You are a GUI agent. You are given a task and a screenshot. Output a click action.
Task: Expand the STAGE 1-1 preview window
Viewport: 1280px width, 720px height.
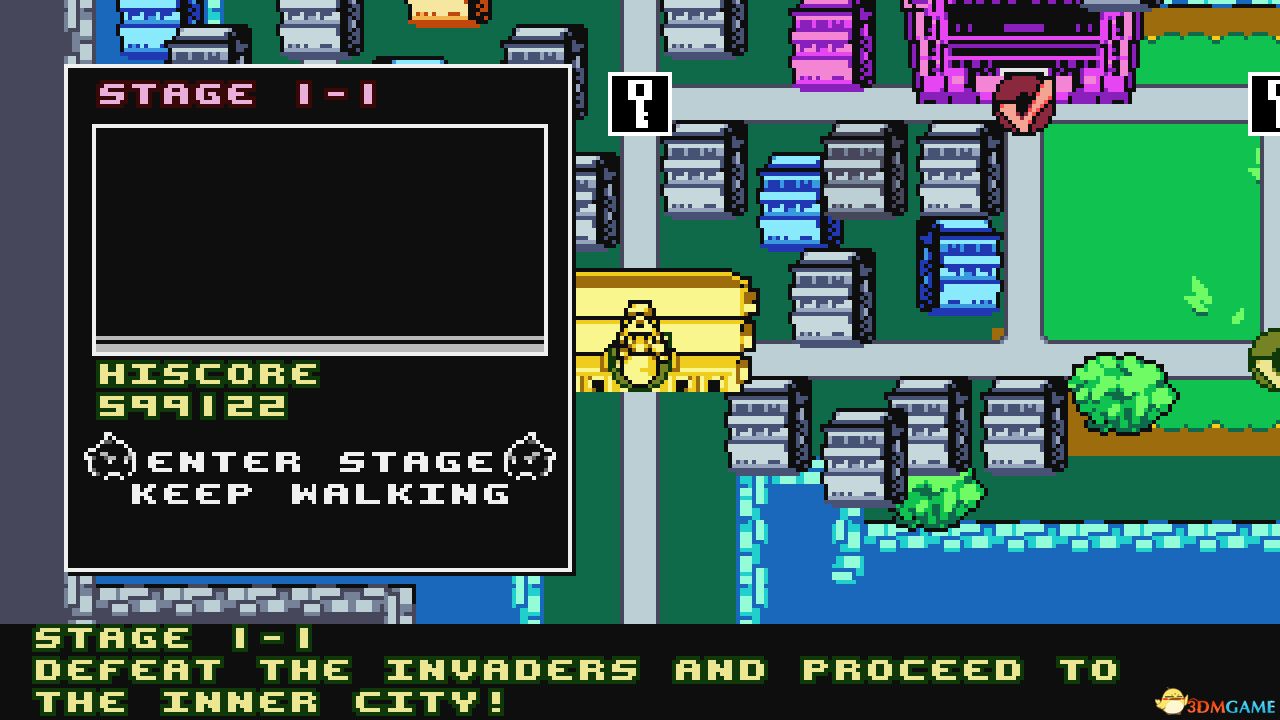320,235
